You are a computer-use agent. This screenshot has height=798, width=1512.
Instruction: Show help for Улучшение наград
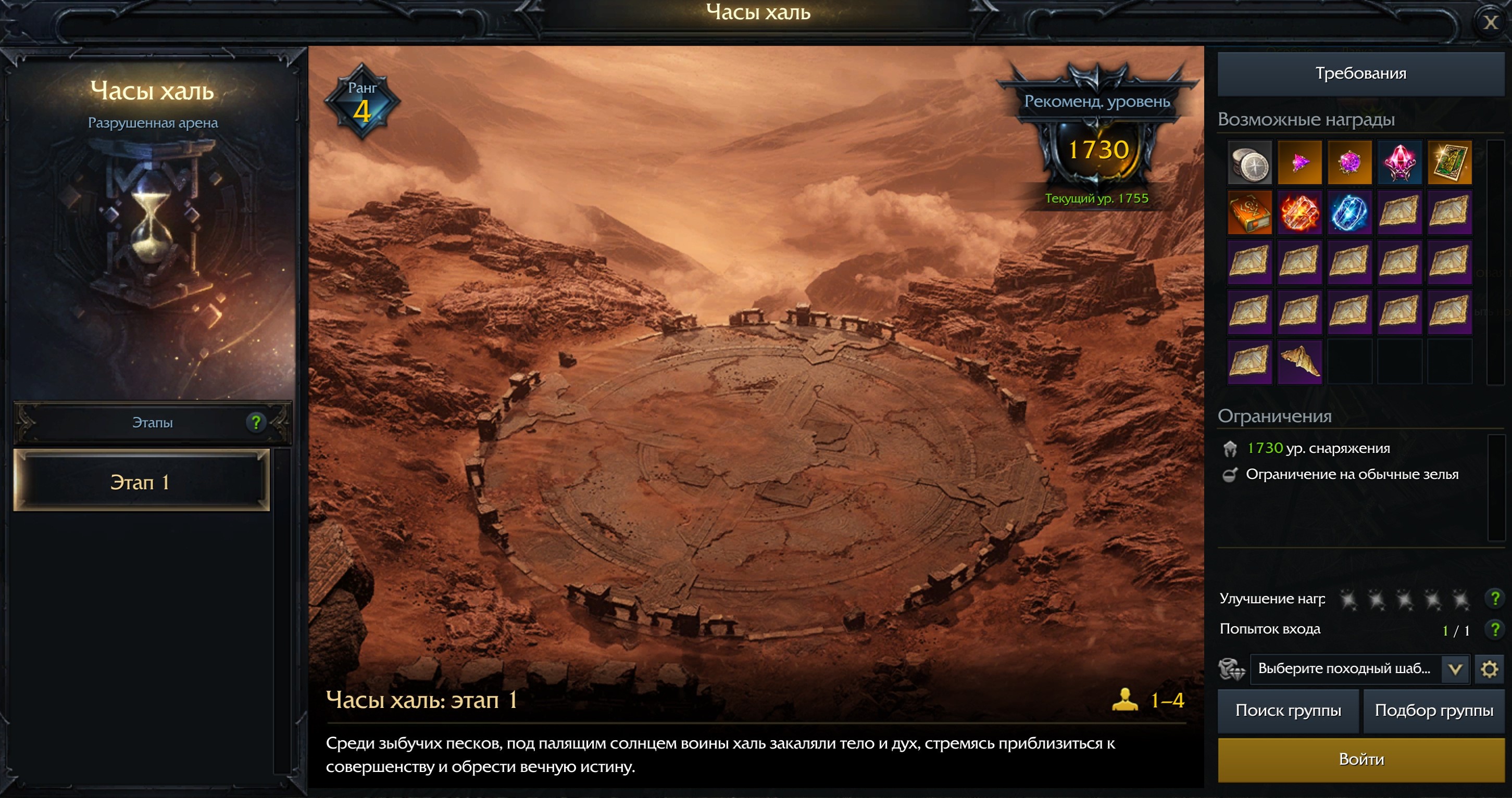pyautogui.click(x=1494, y=599)
